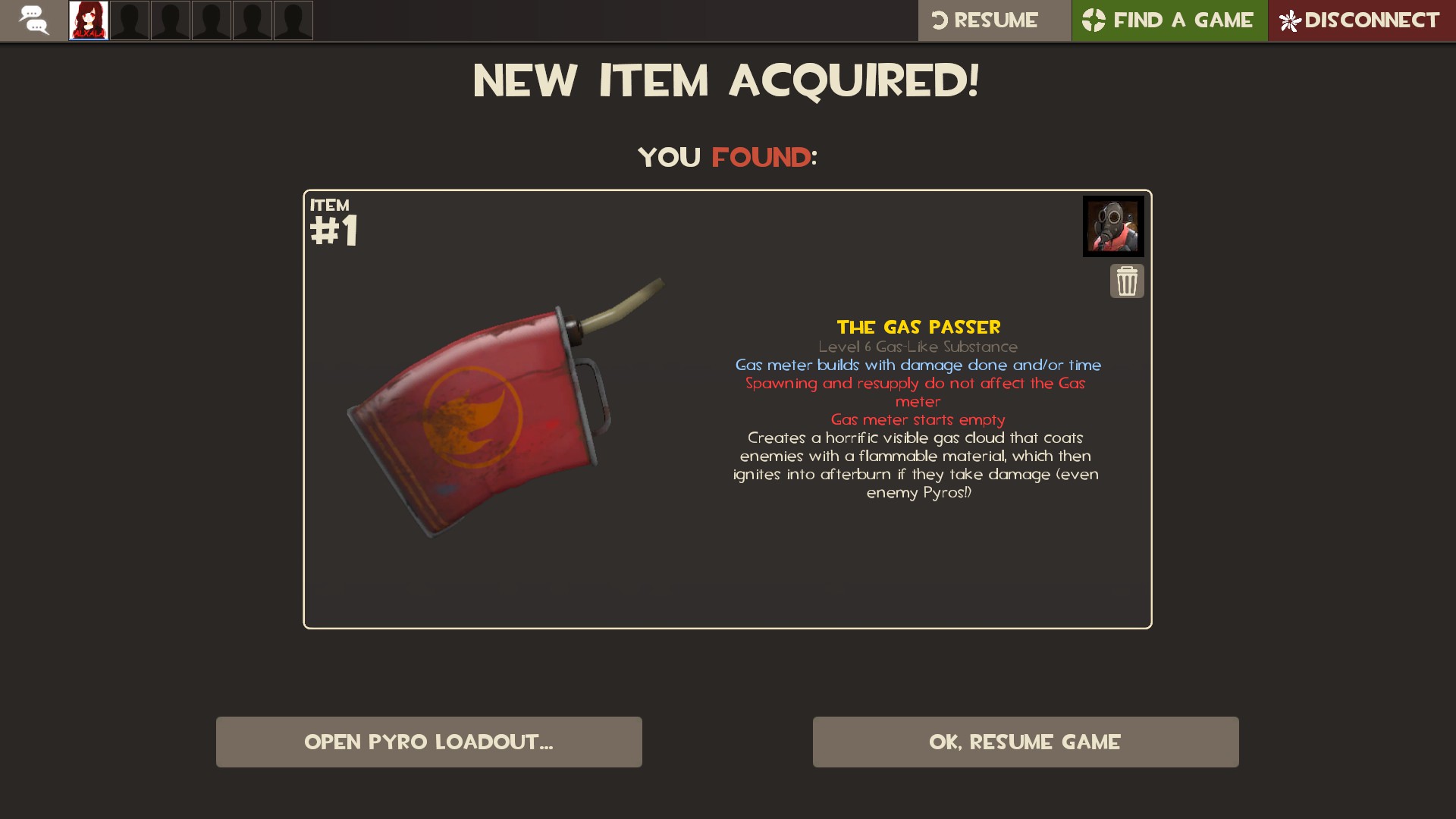Image resolution: width=1456 pixels, height=819 pixels.
Task: Select the last empty player avatar slot
Action: [x=293, y=20]
